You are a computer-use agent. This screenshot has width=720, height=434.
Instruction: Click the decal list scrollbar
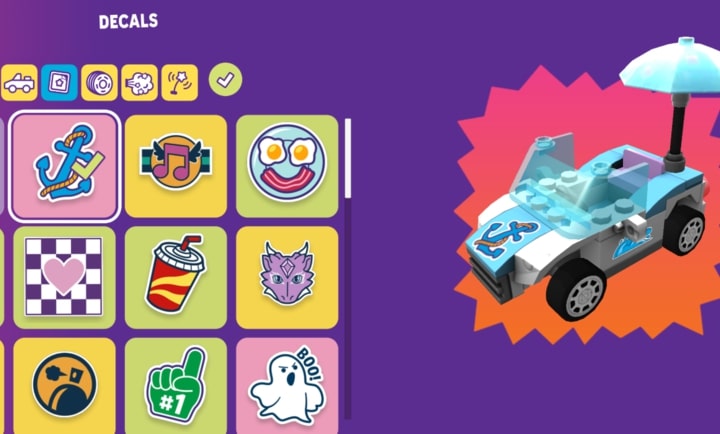pyautogui.click(x=348, y=158)
